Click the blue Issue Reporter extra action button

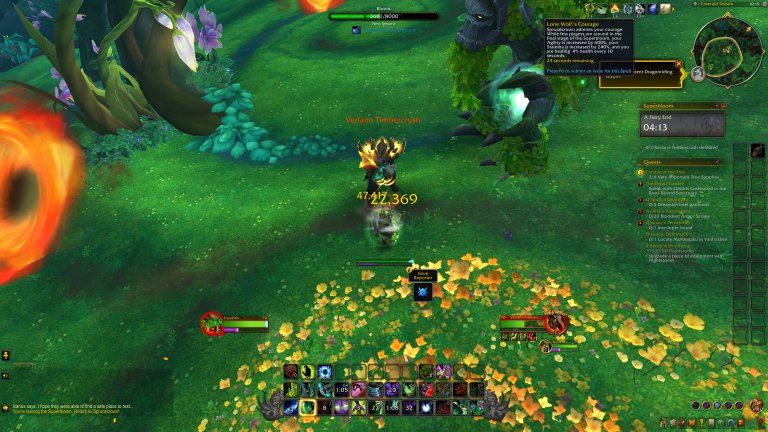pyautogui.click(x=422, y=292)
